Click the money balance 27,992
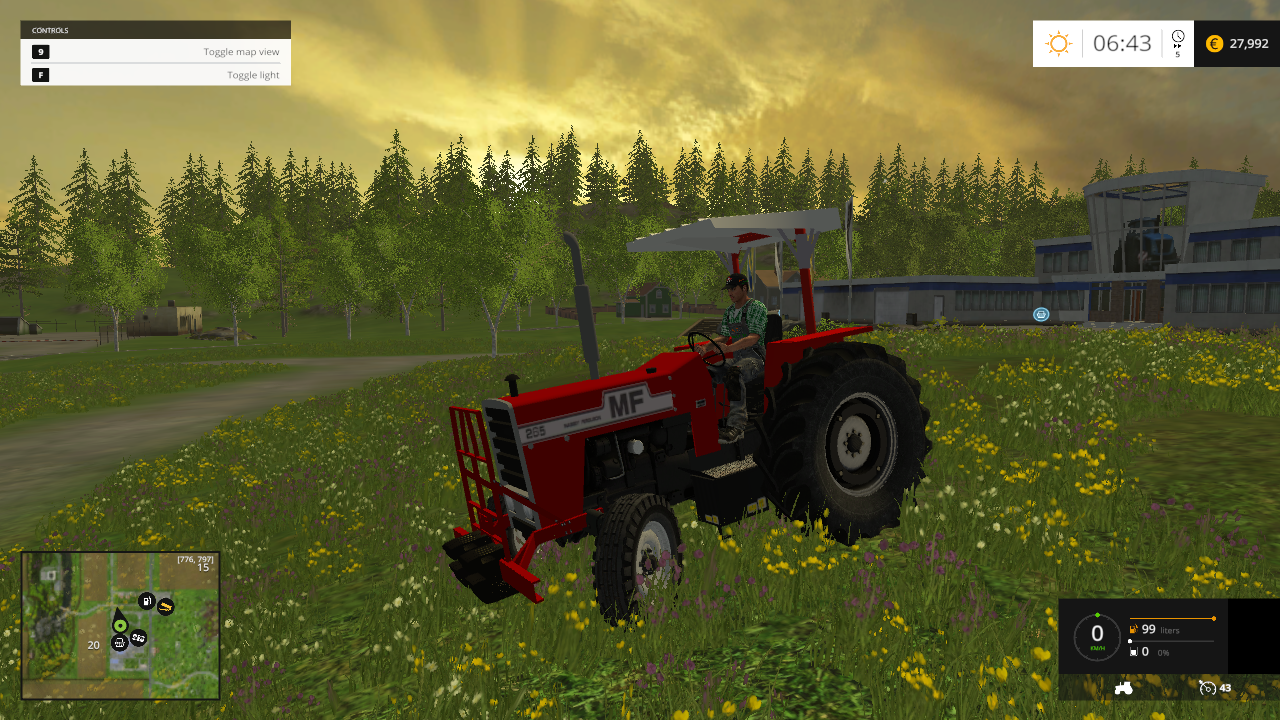 [x=1247, y=43]
